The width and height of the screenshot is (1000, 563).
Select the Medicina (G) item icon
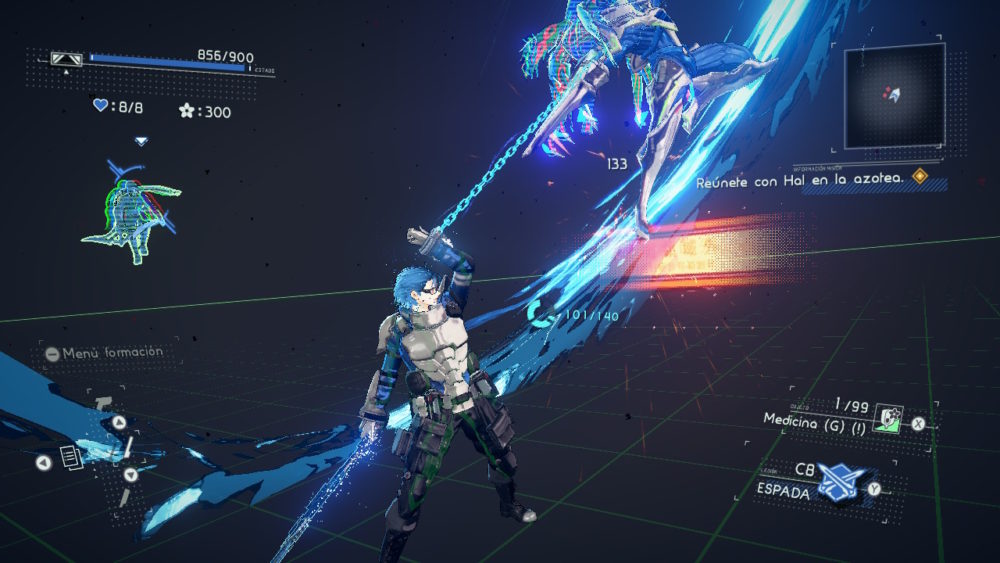click(886, 420)
